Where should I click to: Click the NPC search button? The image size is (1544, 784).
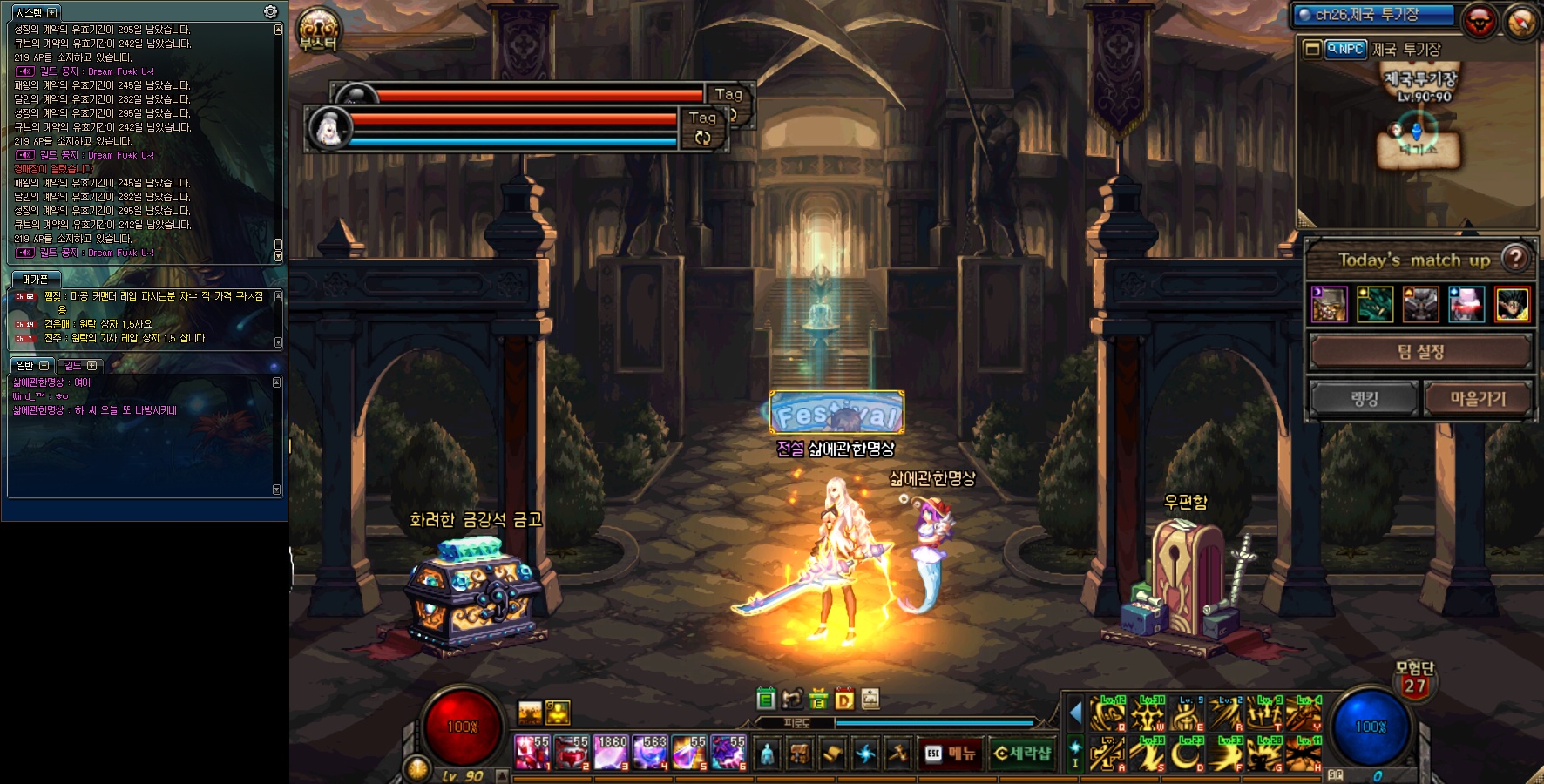point(1345,50)
